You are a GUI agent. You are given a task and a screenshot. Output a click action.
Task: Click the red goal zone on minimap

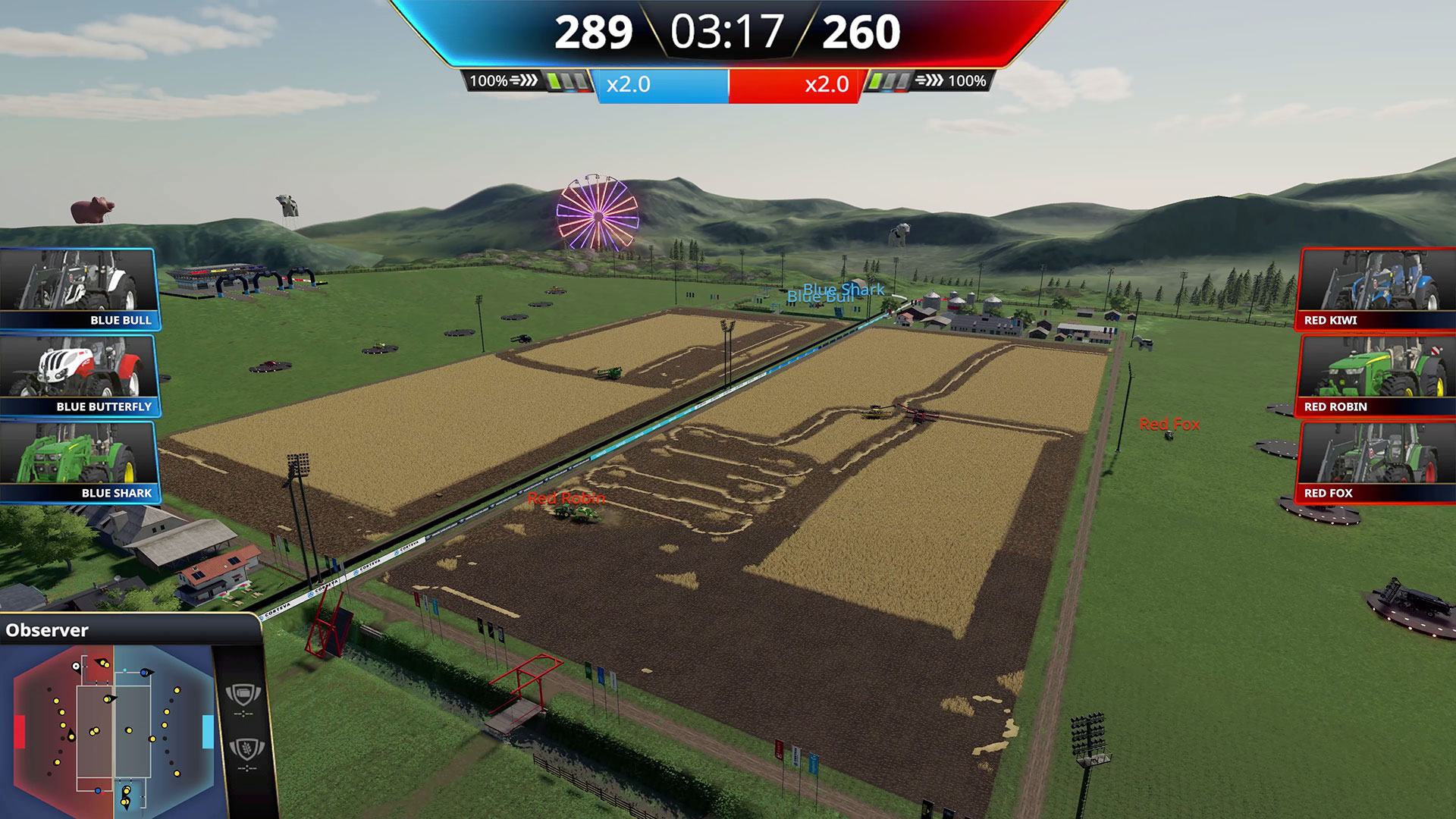pyautogui.click(x=20, y=732)
